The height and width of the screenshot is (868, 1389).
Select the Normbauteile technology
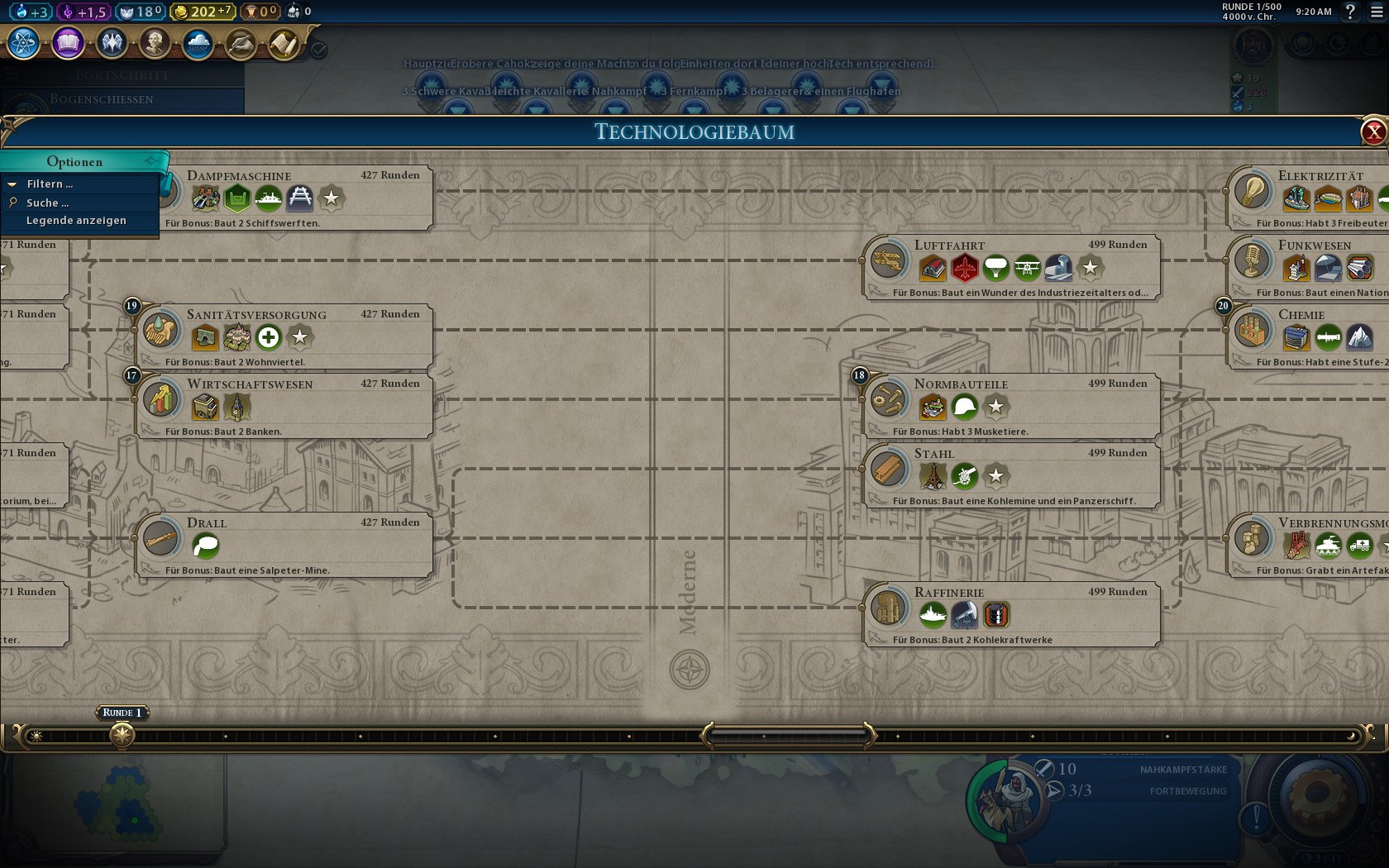click(x=961, y=384)
